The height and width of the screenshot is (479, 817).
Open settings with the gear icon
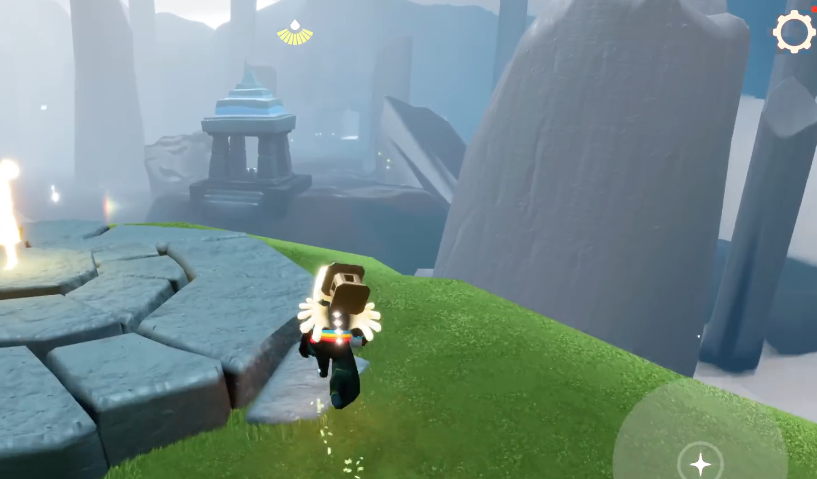(794, 31)
